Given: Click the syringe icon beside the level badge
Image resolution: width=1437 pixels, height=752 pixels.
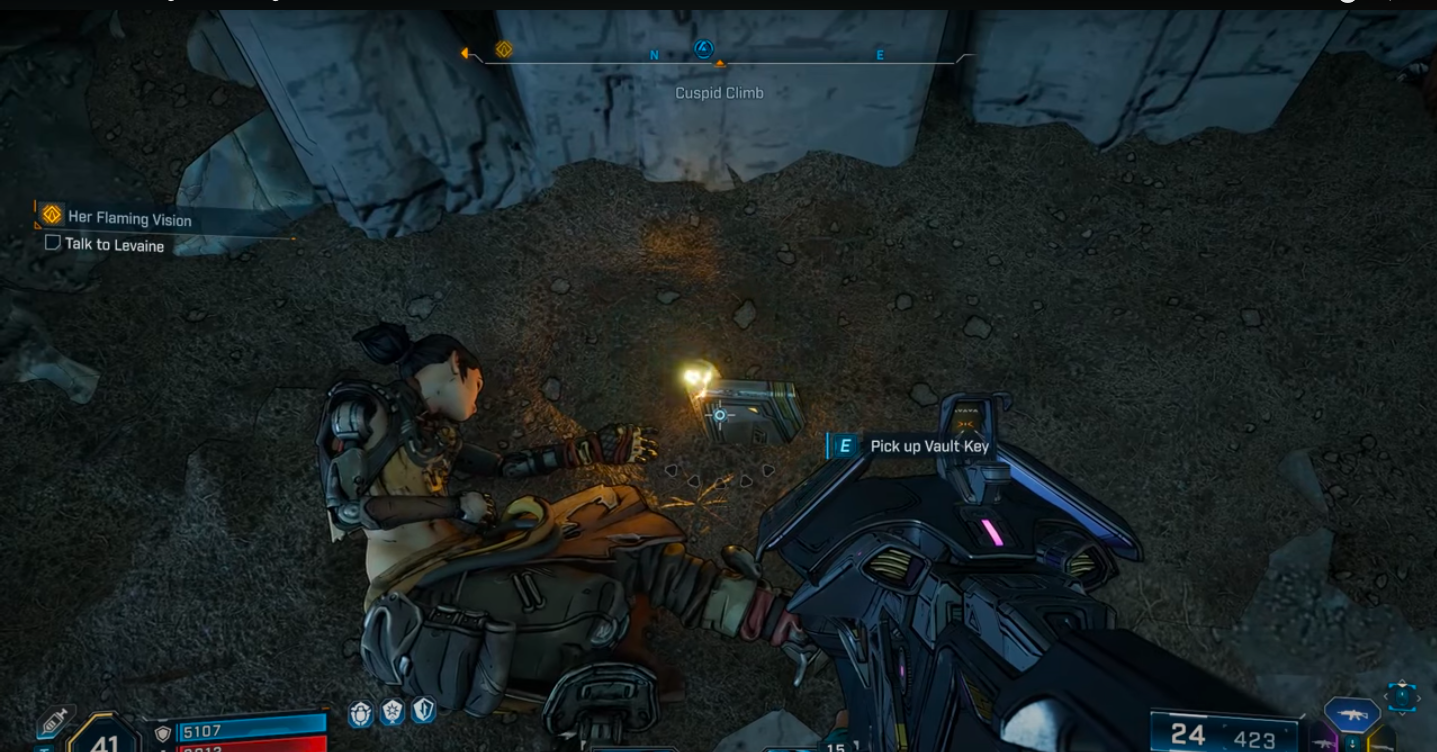Looking at the screenshot, I should click(53, 722).
